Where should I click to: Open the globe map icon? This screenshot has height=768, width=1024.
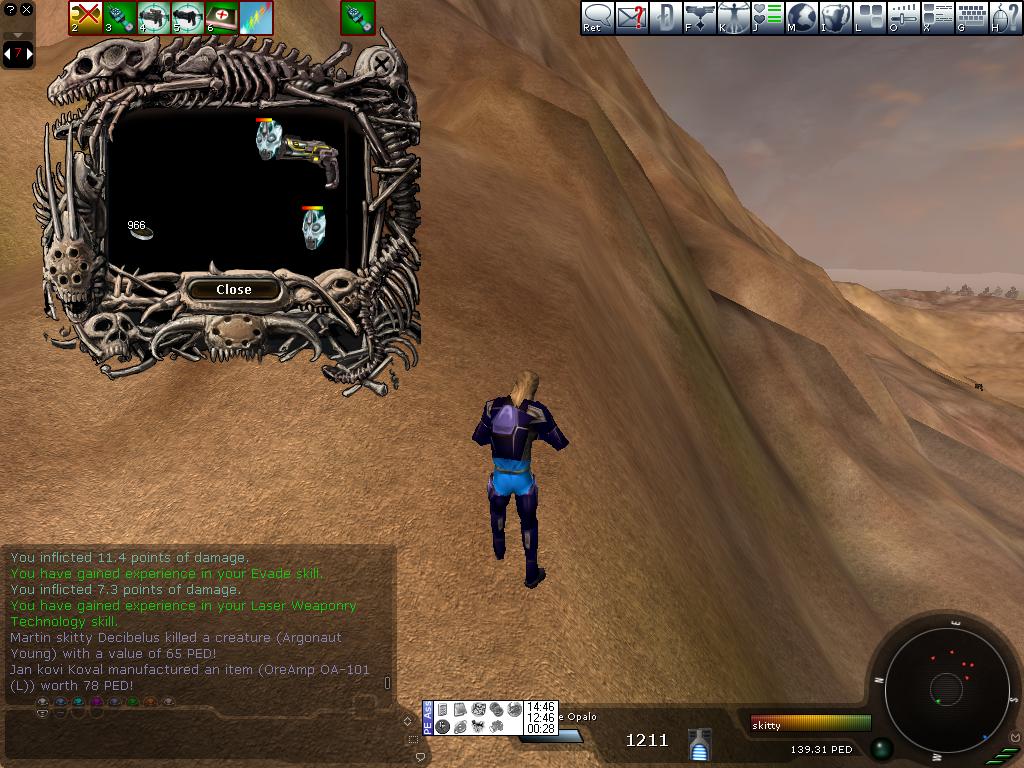coord(802,17)
